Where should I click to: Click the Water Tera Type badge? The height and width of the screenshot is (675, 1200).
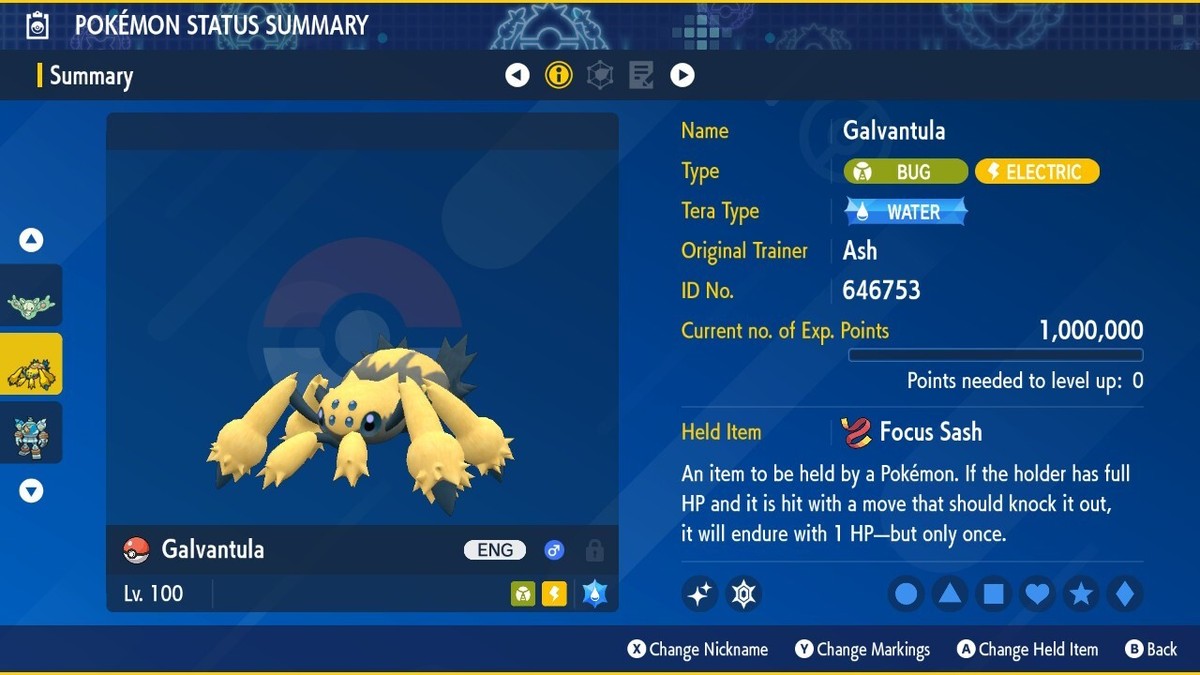[906, 212]
